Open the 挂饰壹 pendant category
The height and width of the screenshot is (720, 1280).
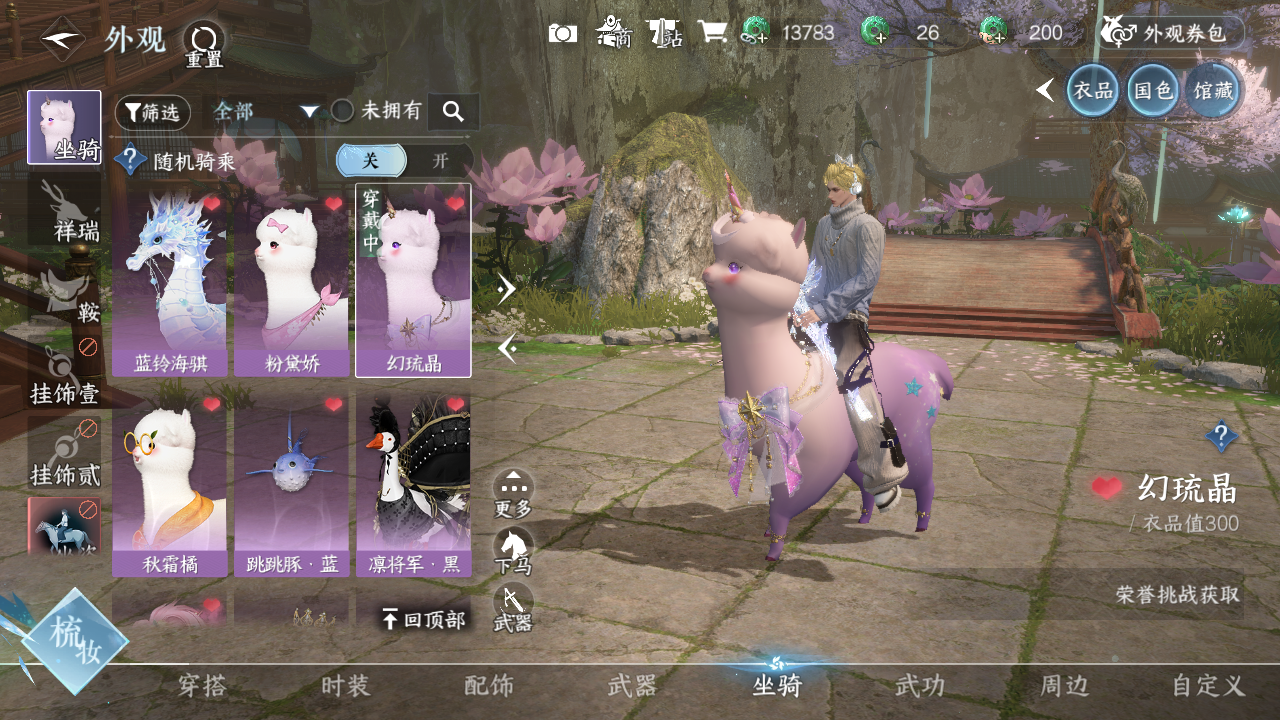tap(65, 375)
